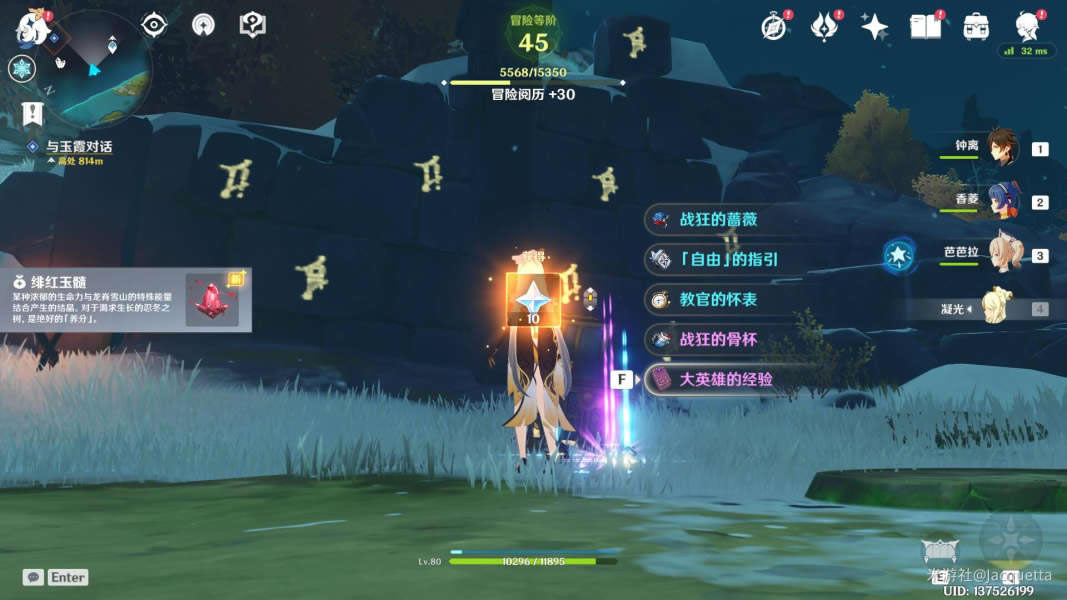This screenshot has width=1067, height=600.
Task: Open the adventurer handbook book icon
Action: (925, 27)
